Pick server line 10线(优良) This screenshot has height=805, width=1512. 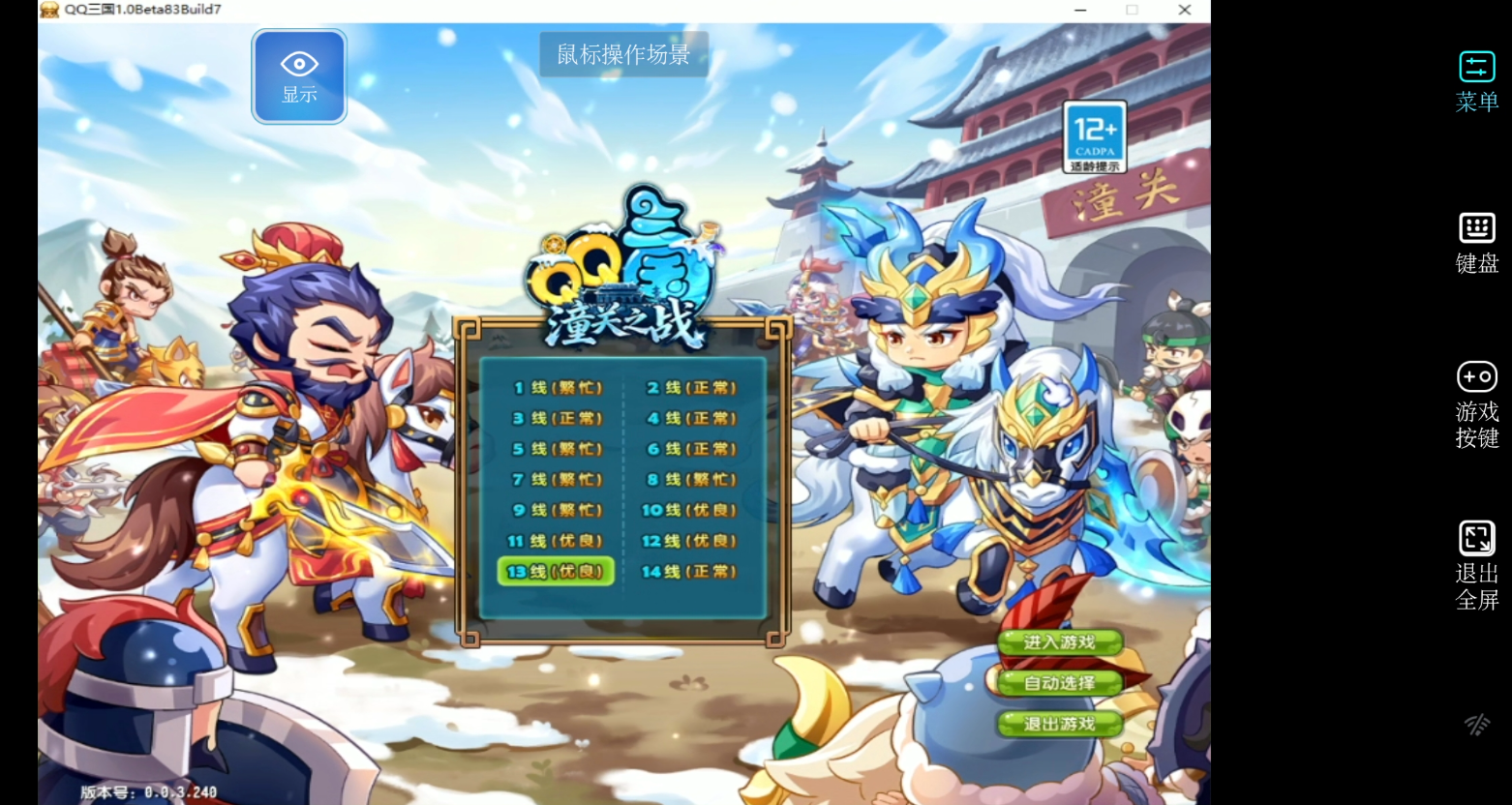coord(689,510)
